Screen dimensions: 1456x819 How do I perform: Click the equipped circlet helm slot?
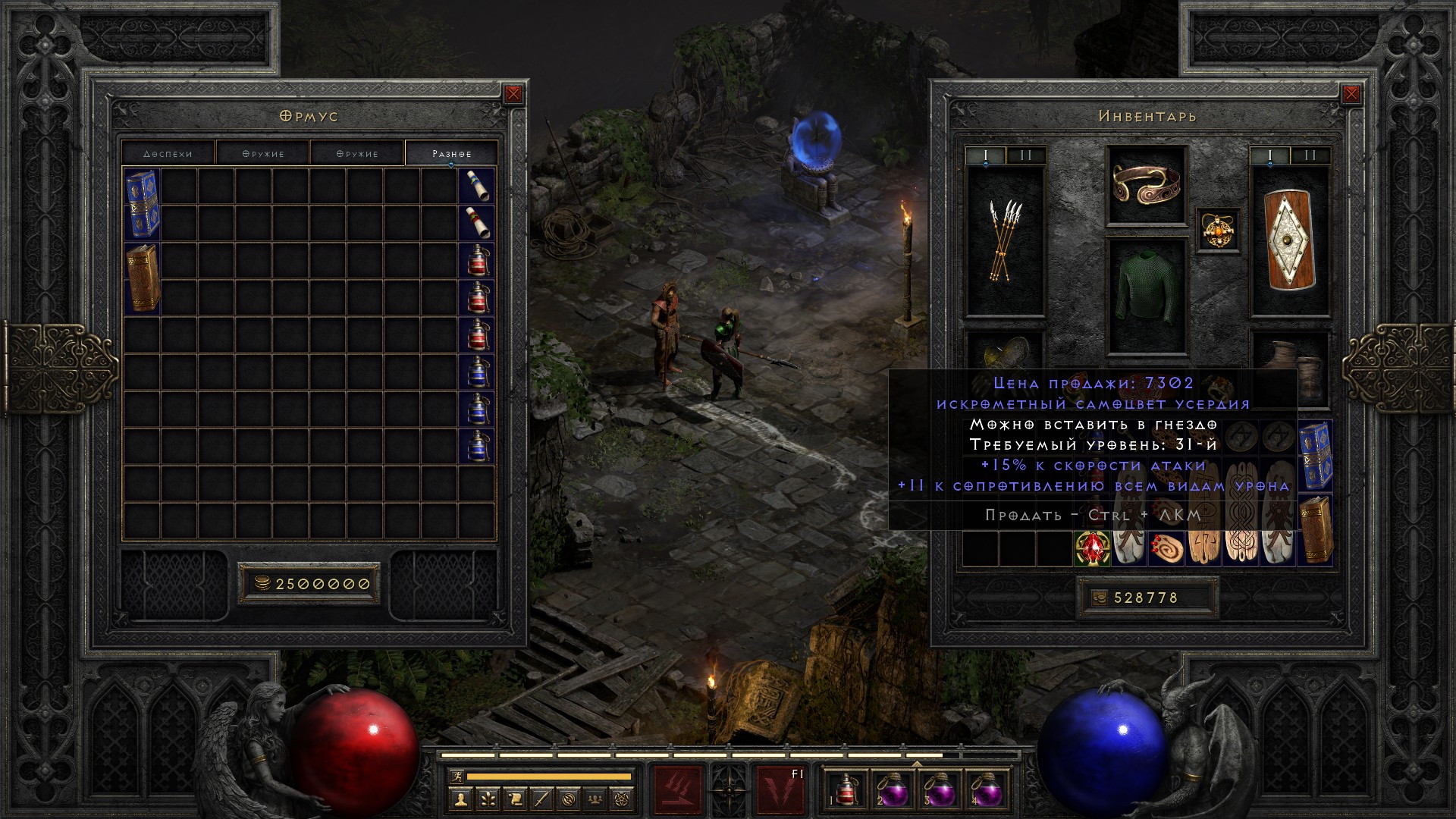pos(1146,185)
